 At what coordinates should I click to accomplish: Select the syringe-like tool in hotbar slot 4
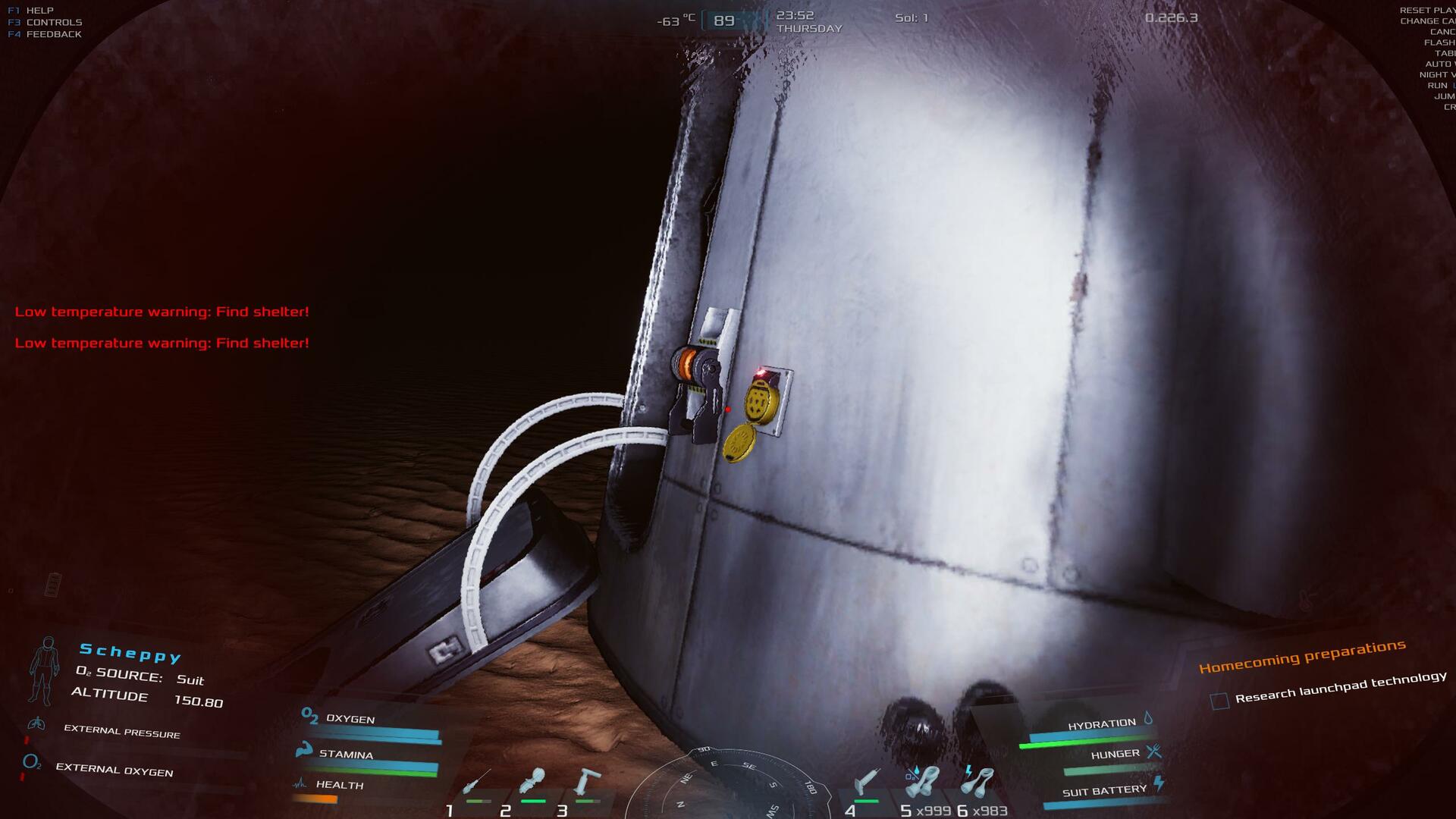coord(866,781)
